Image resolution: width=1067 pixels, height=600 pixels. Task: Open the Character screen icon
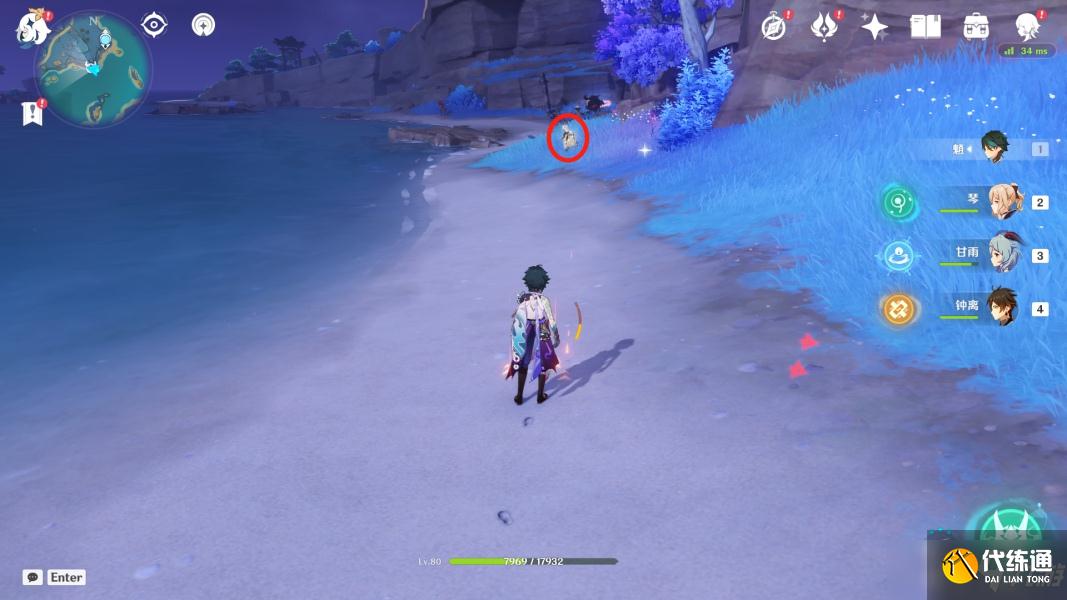click(x=1027, y=27)
